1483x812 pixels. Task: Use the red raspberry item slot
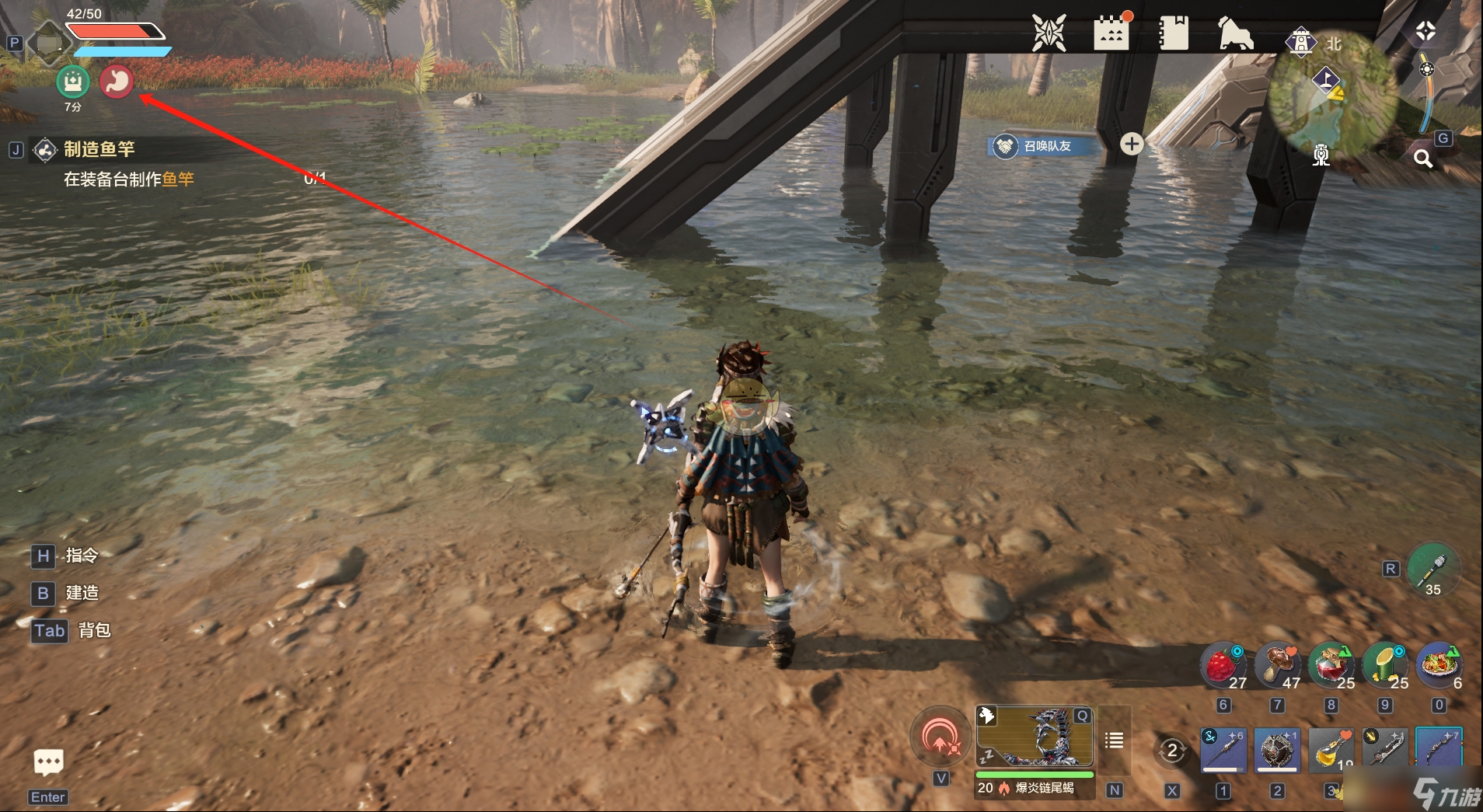[1223, 667]
